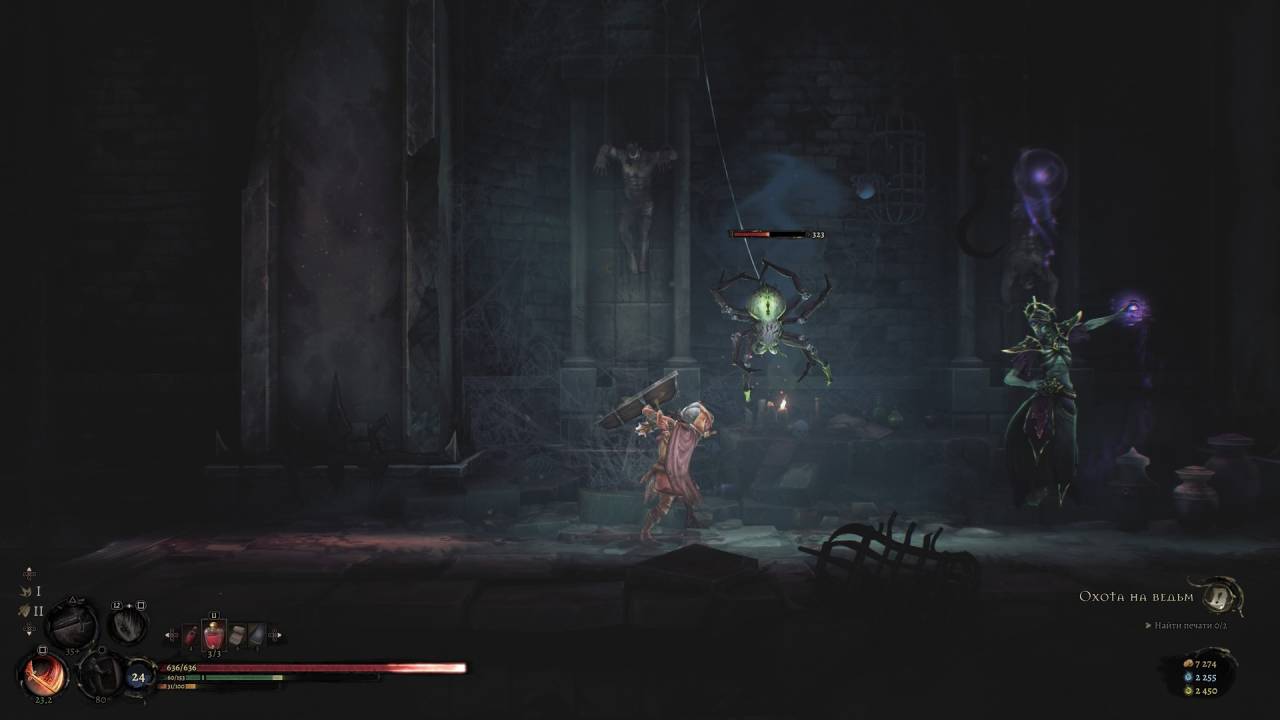Pick the scroll item in quick bar
This screenshot has width=1280, height=720.
[237, 635]
